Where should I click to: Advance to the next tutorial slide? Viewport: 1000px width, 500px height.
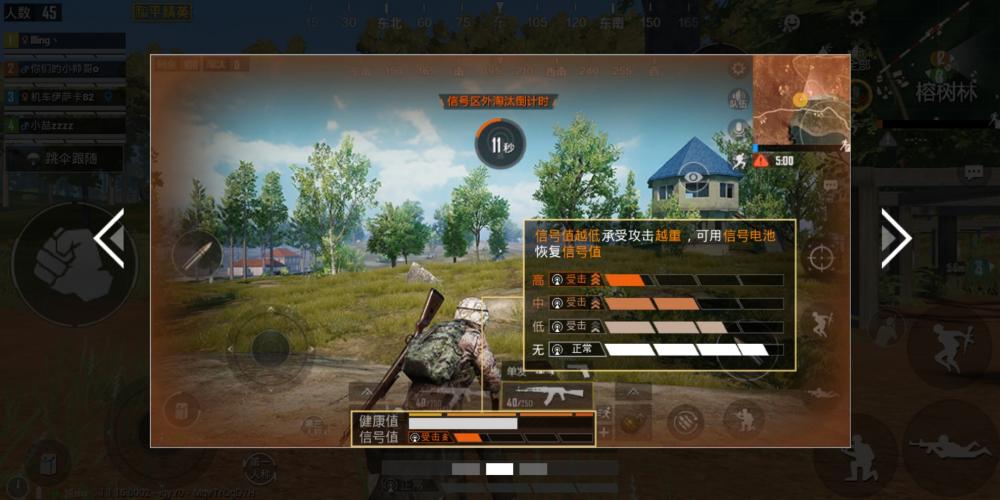(x=894, y=238)
